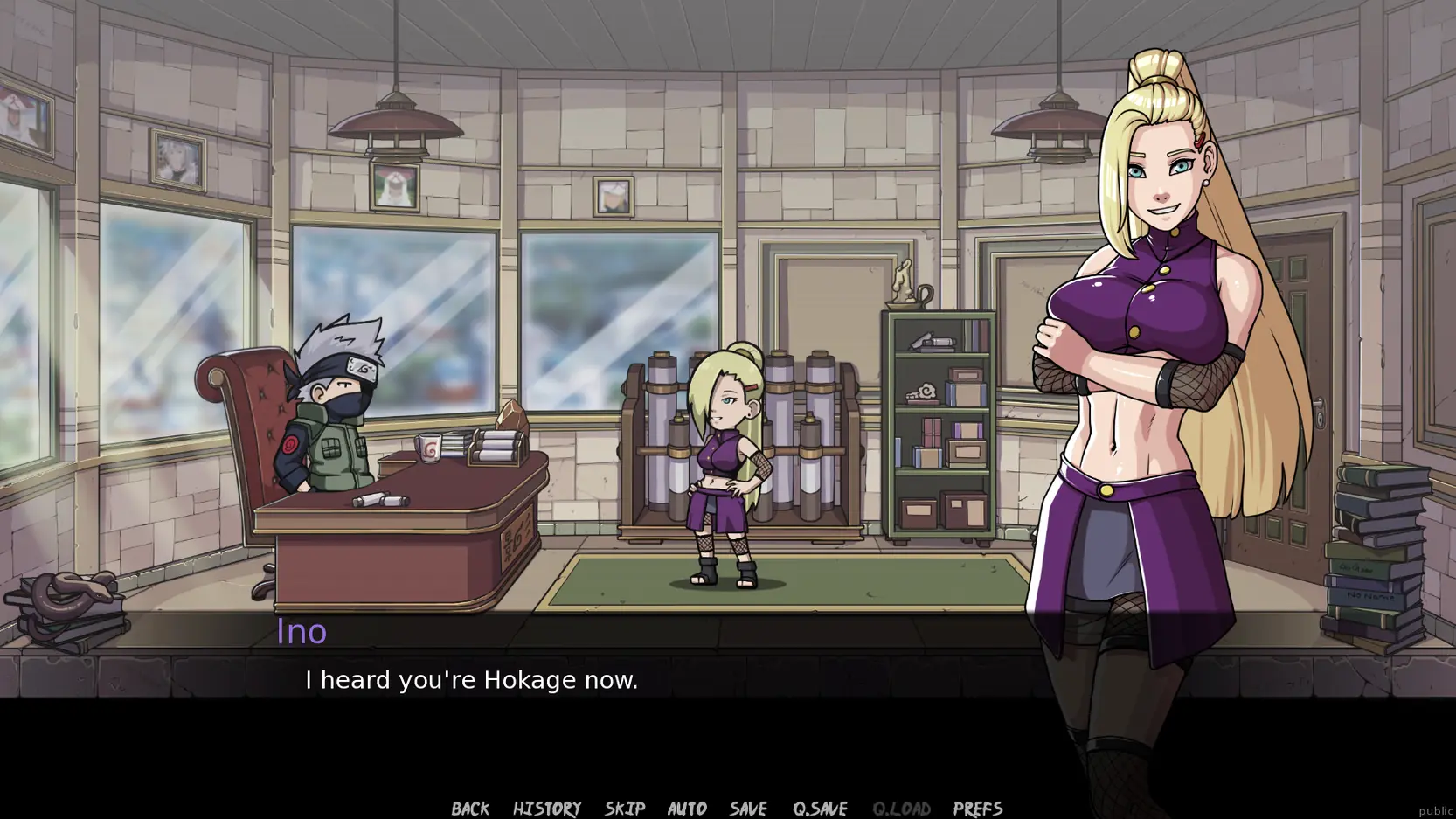Open the Save game menu
This screenshot has width=1456, height=819.
tap(748, 808)
